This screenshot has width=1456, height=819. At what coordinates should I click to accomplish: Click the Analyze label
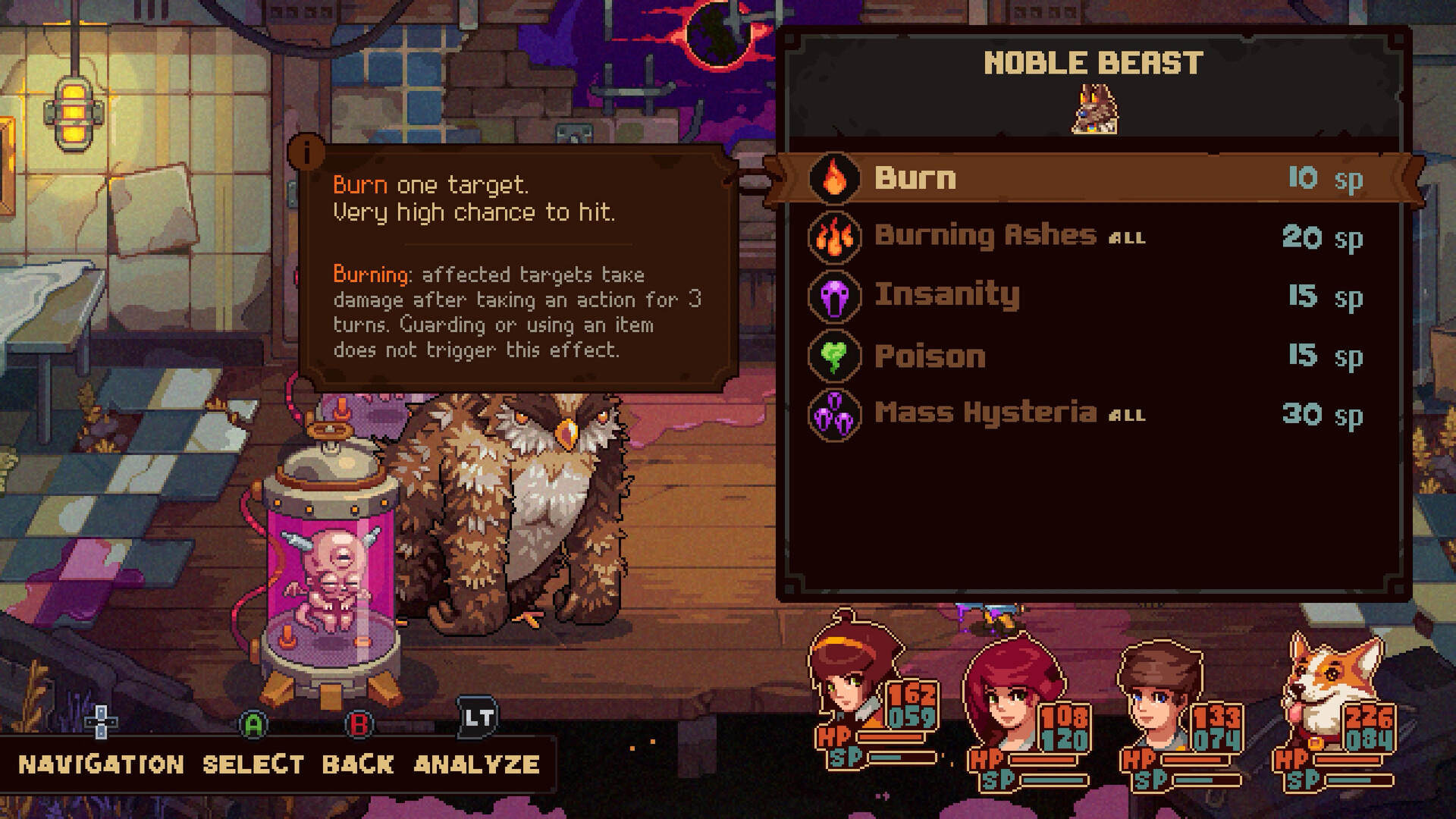point(475,766)
